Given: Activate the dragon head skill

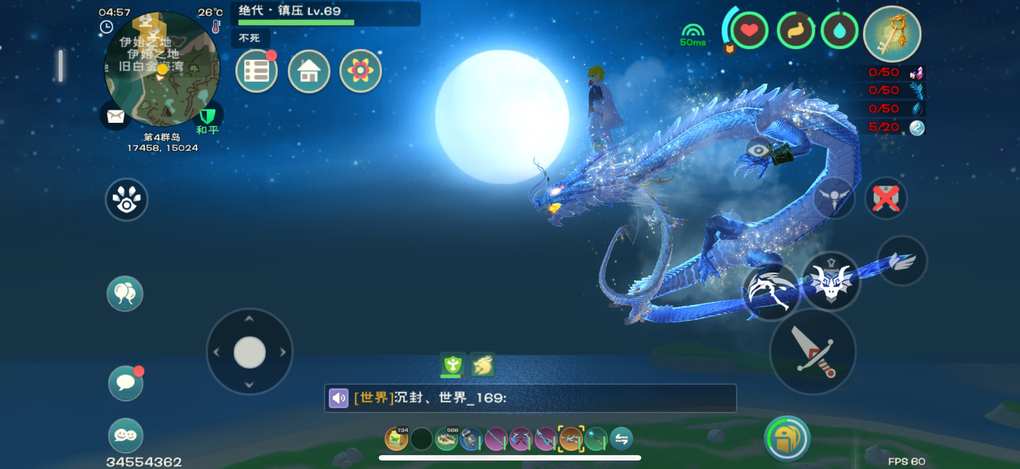Looking at the screenshot, I should coord(829,282).
